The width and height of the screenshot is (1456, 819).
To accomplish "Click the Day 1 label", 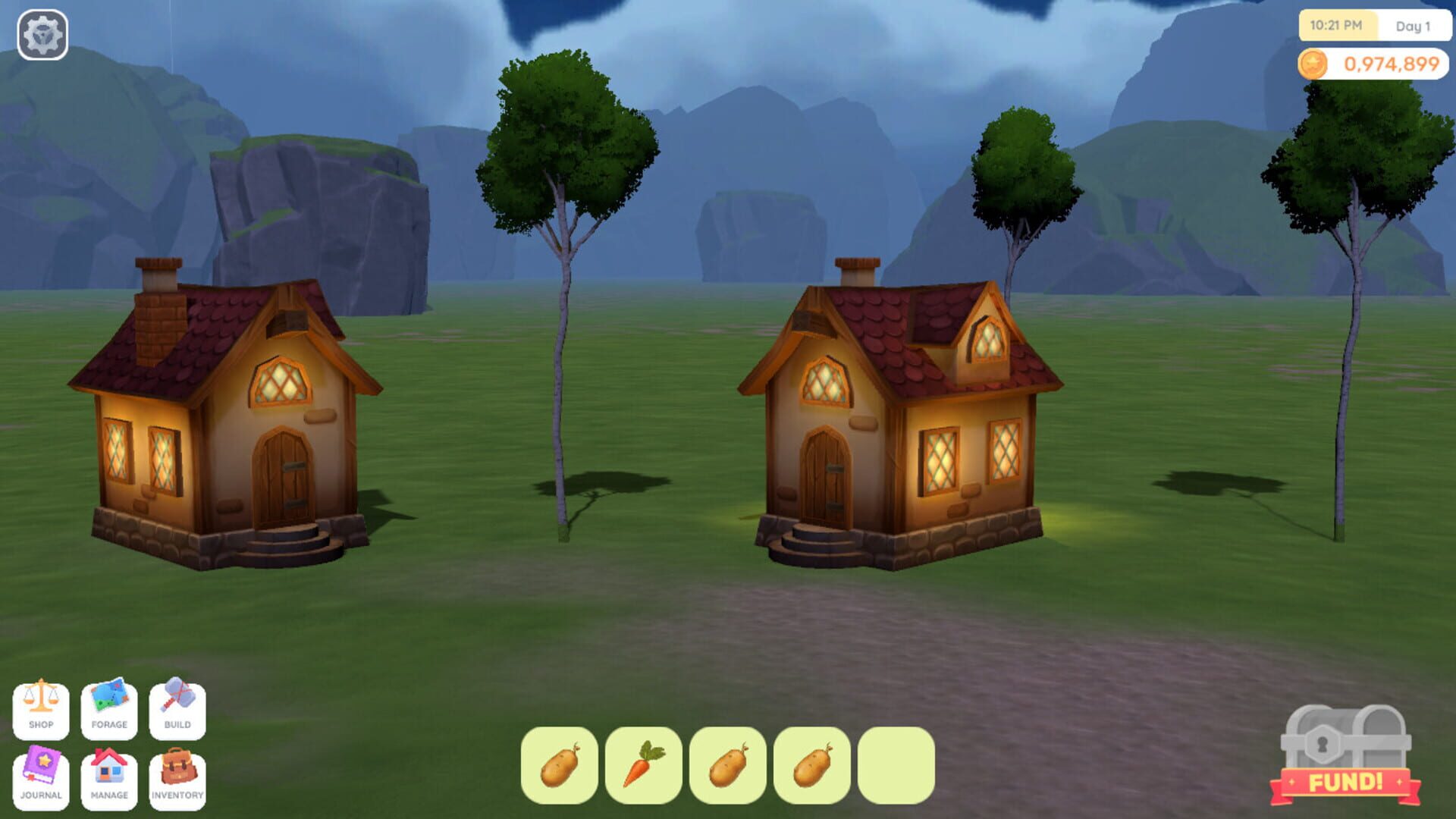I will coord(1412,25).
